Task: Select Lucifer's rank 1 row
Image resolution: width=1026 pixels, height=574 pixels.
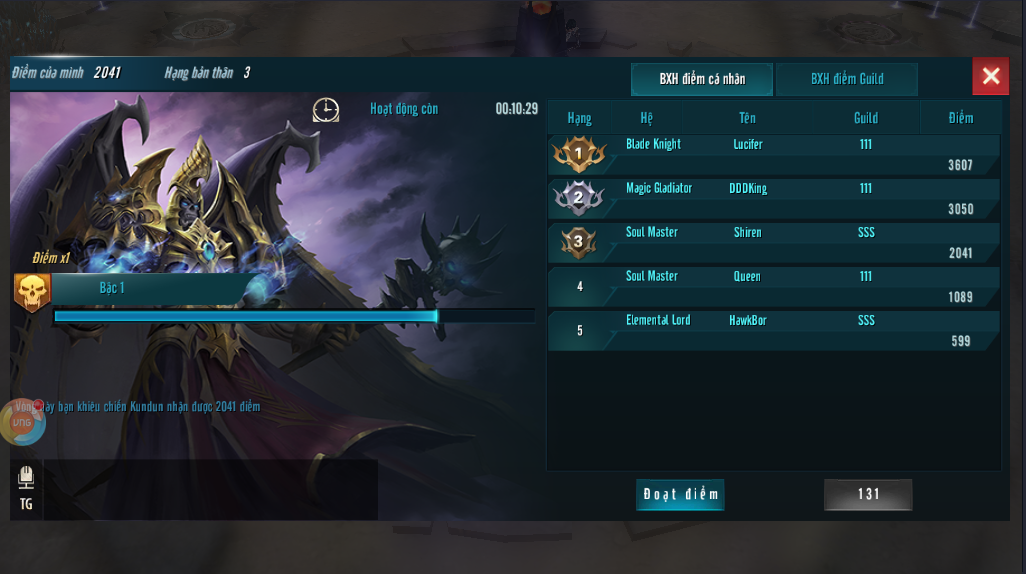Action: tap(774, 154)
